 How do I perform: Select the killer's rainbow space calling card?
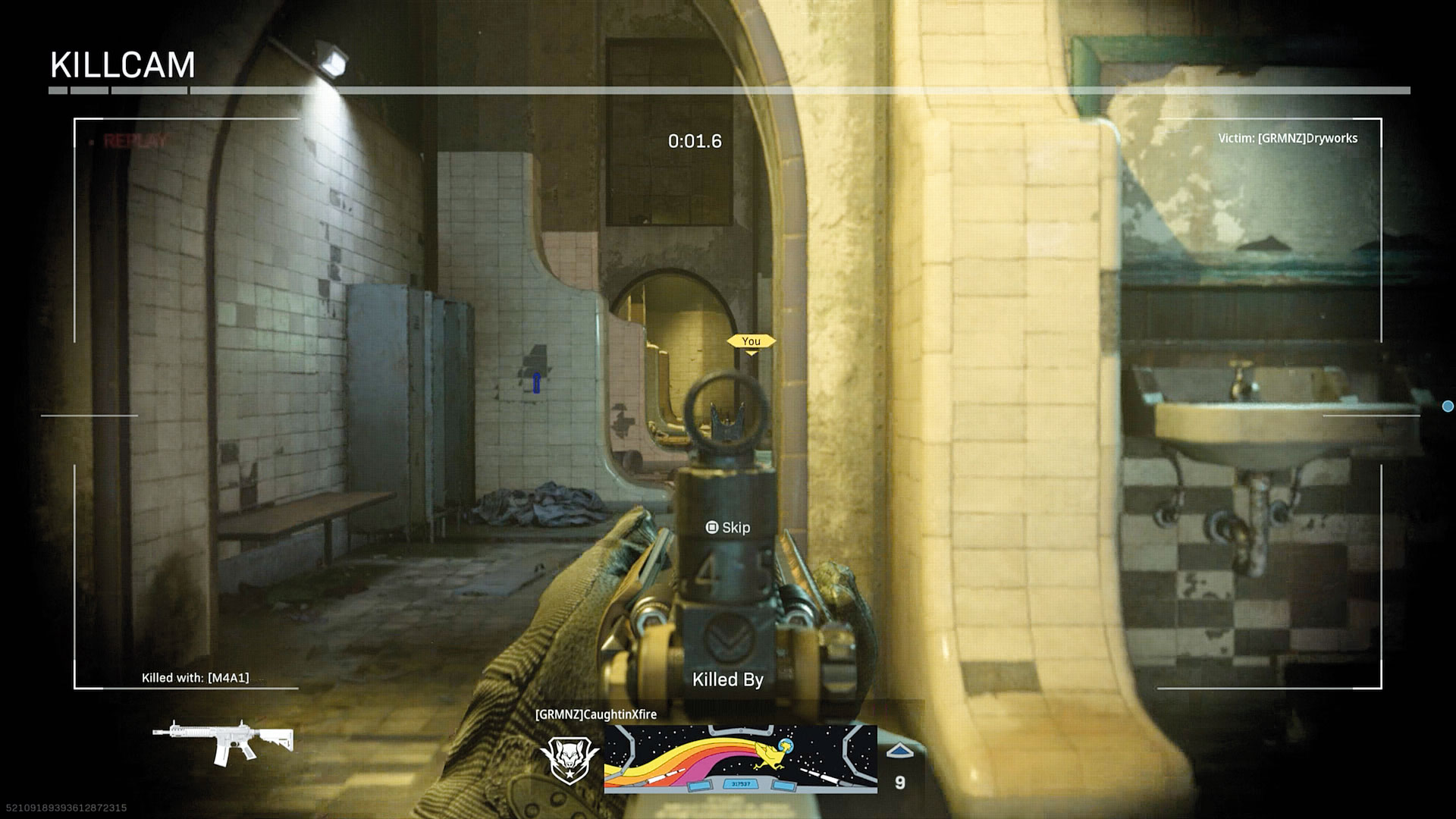(740, 758)
